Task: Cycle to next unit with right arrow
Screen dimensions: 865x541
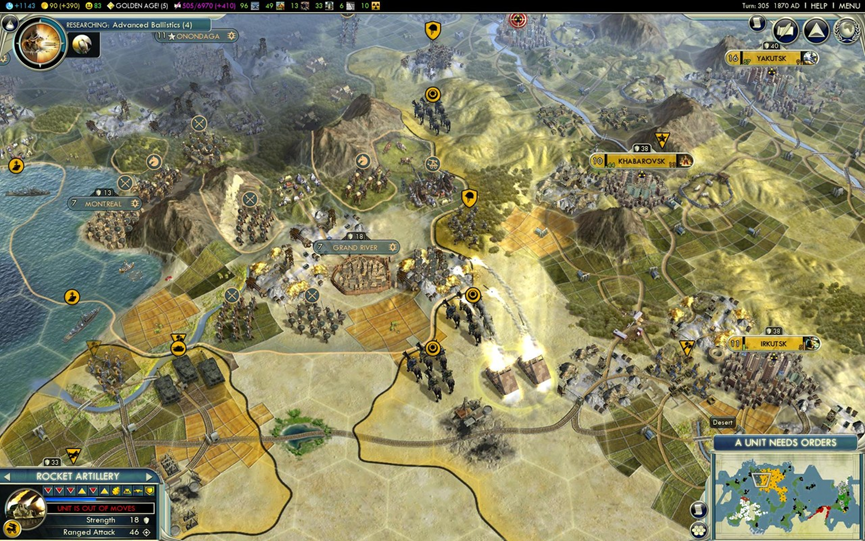Action: click(150, 476)
